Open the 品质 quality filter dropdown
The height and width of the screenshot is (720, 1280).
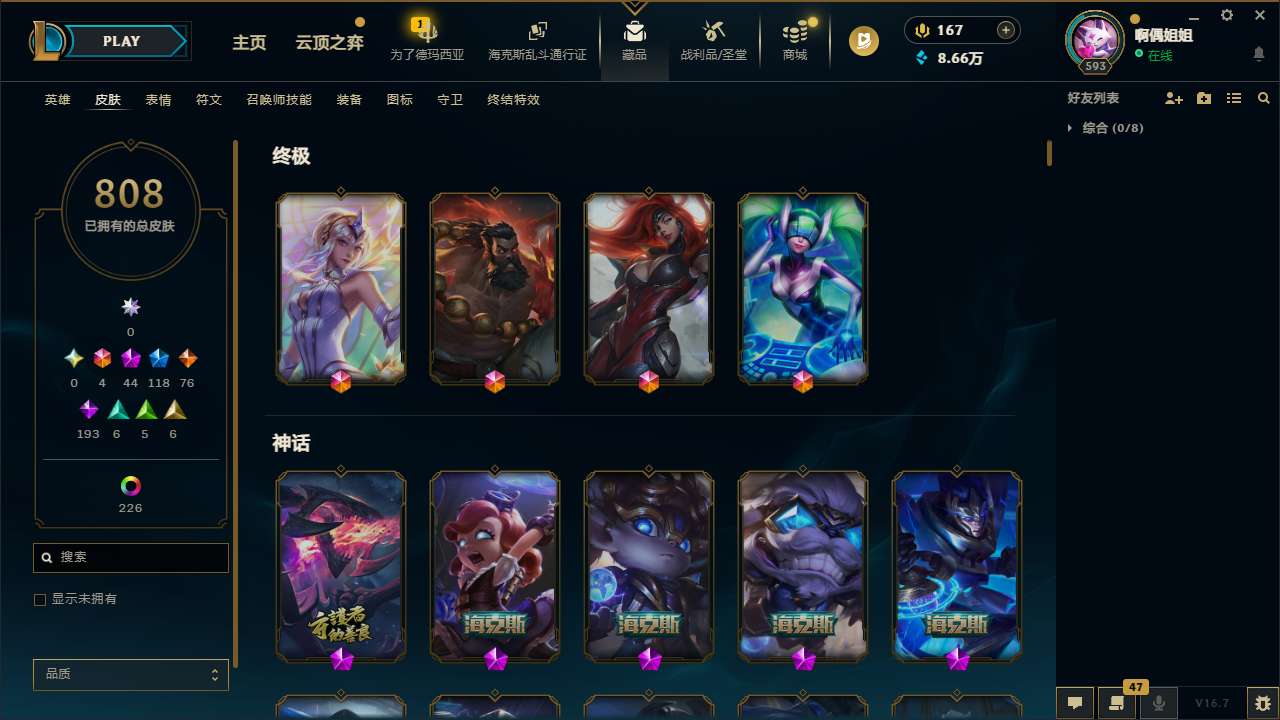click(130, 674)
